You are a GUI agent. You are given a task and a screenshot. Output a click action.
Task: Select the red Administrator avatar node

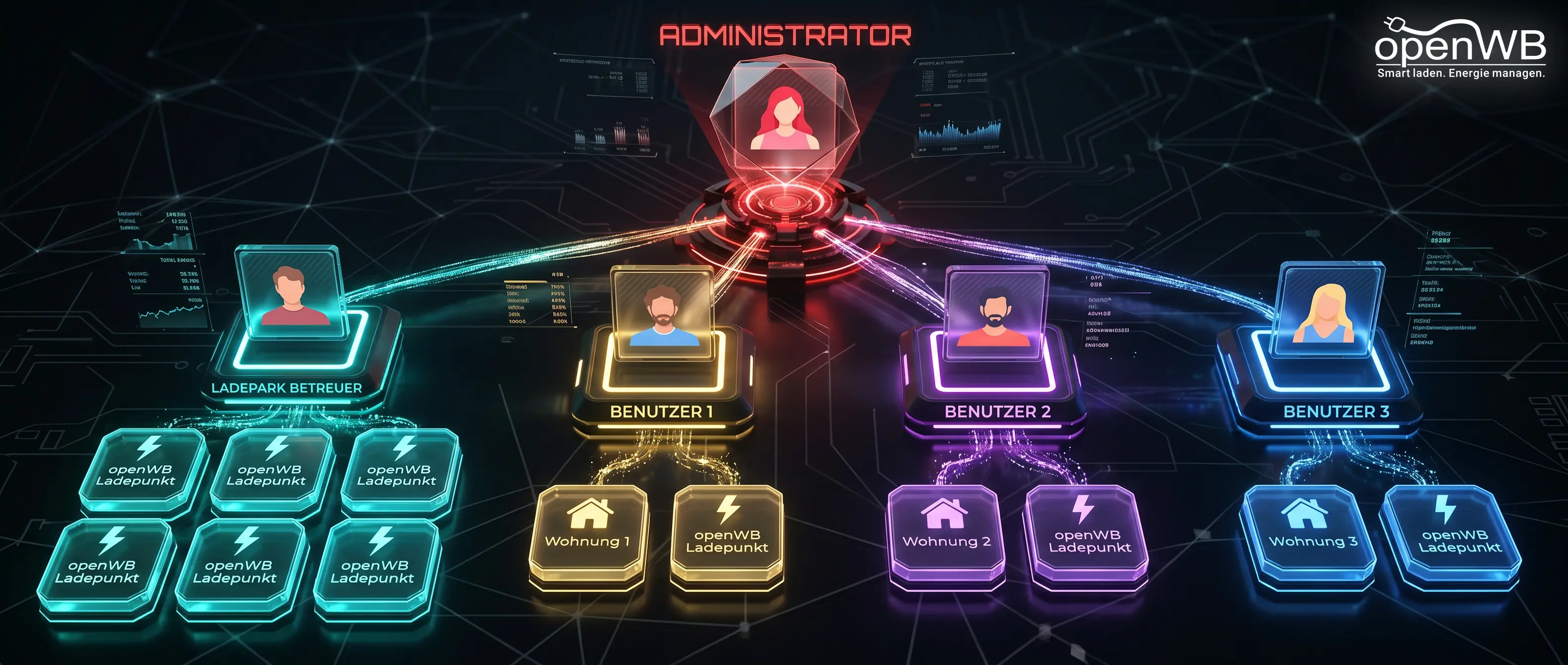pos(784,119)
